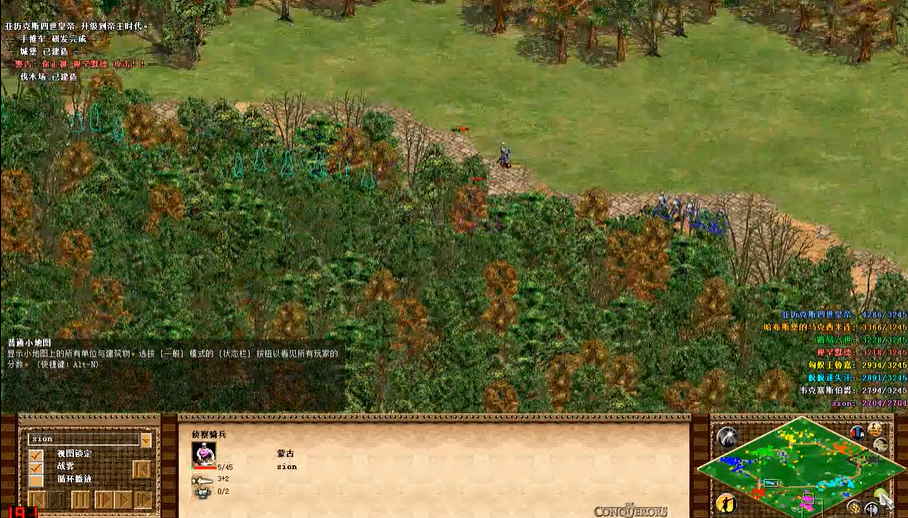Open the statistics chart button above minimap

point(857,432)
